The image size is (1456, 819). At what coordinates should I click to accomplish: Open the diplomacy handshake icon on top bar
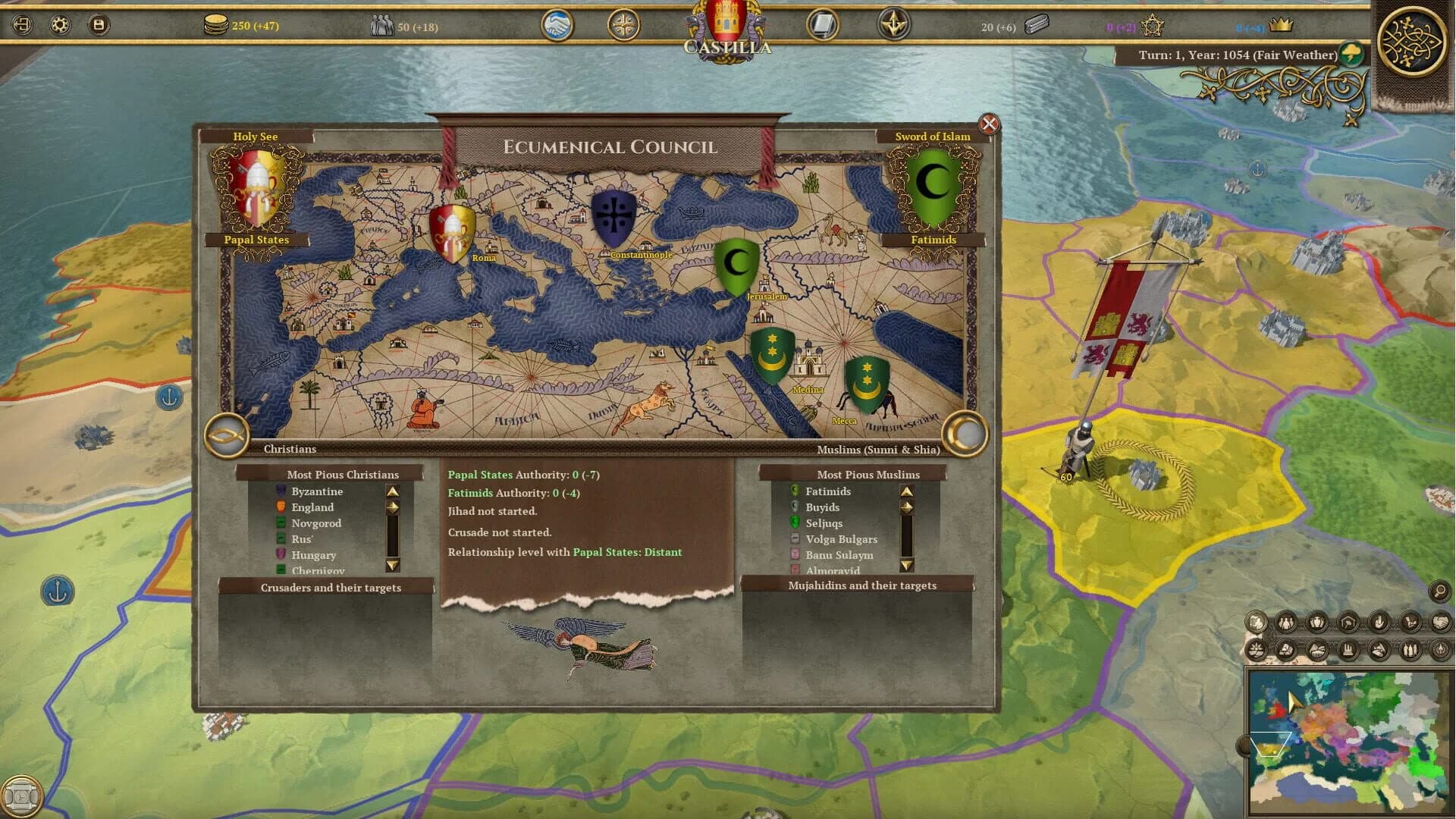557,24
